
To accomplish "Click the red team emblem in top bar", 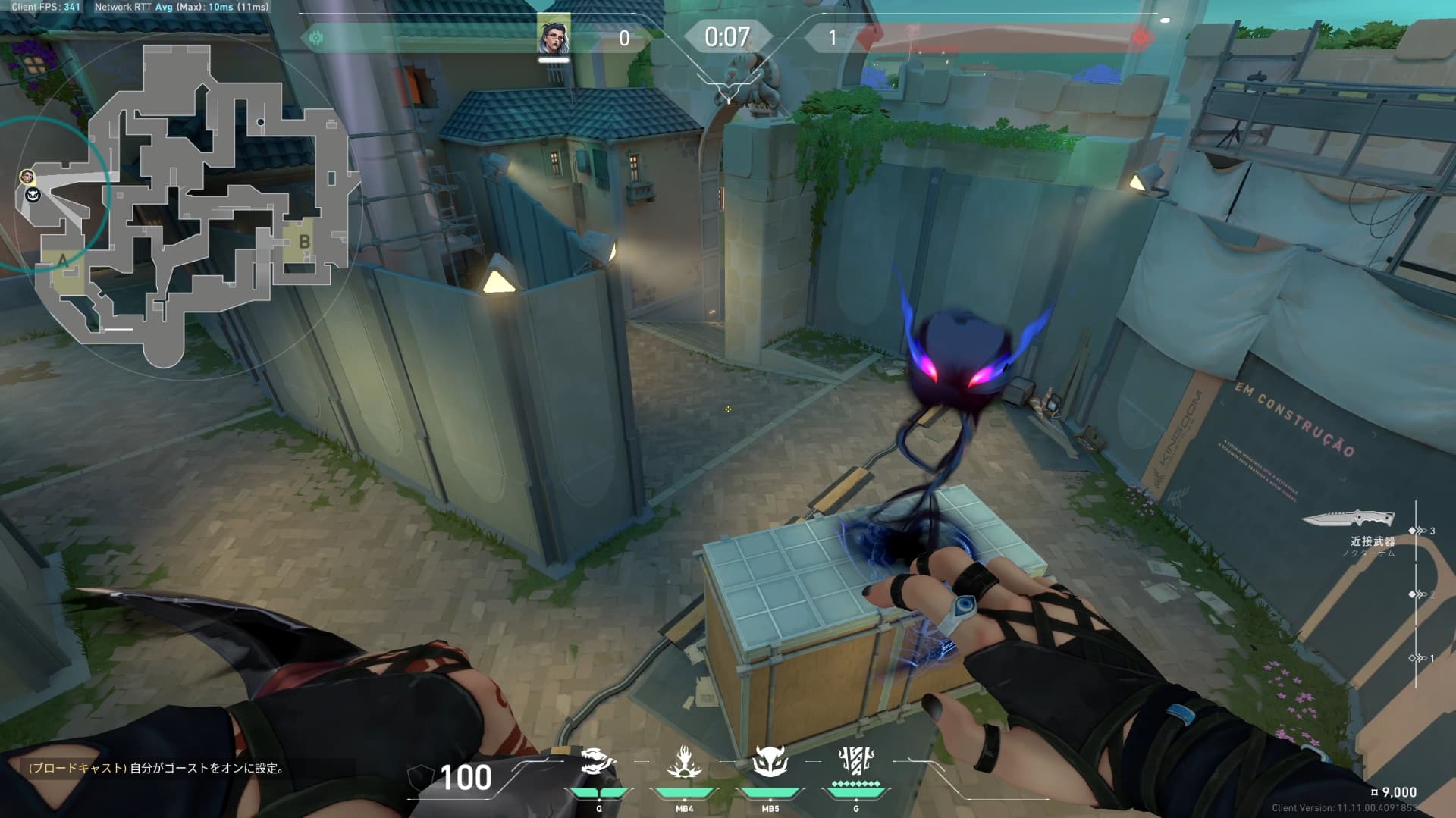I will point(1140,37).
